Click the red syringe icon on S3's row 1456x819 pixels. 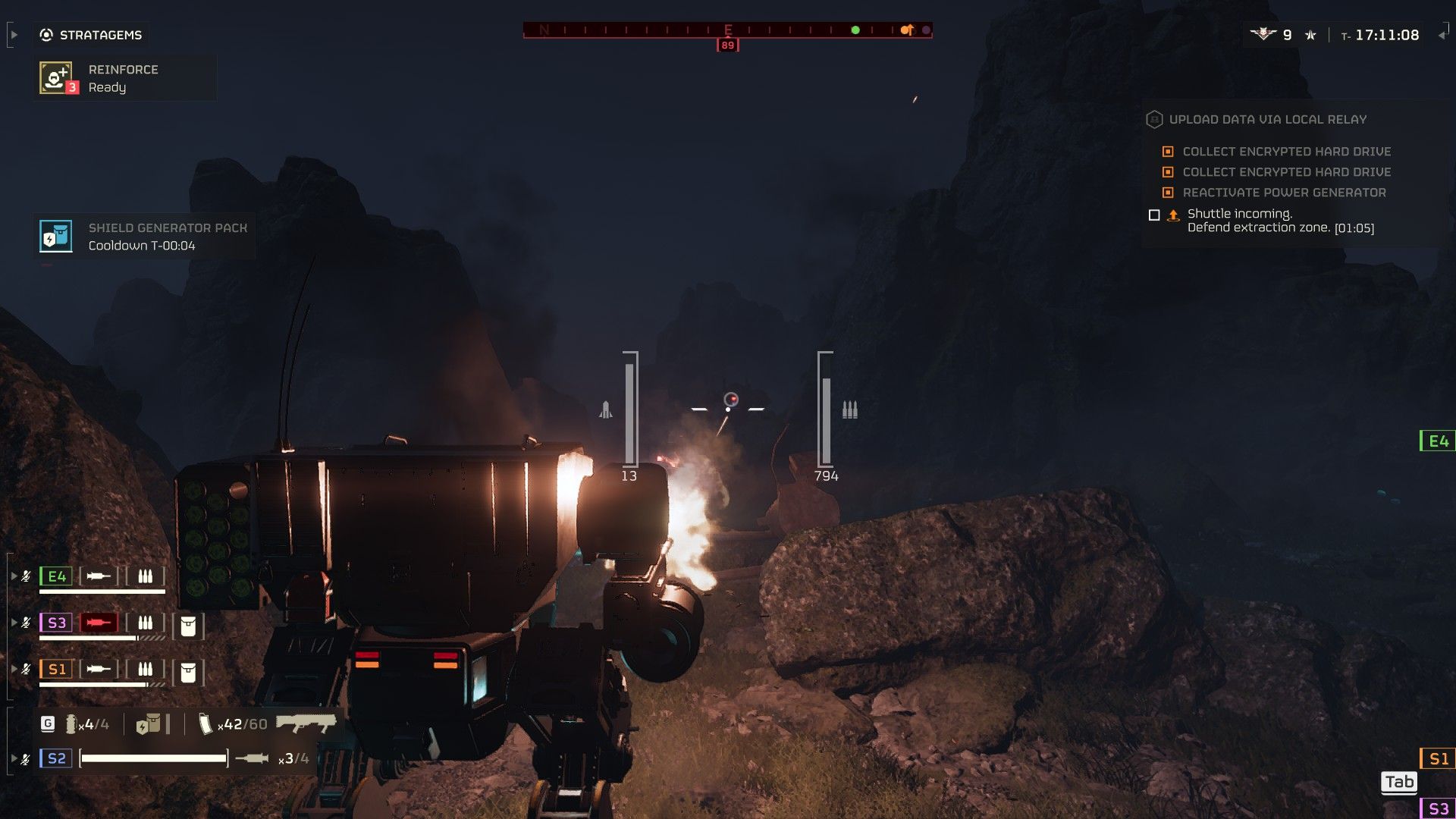coord(99,623)
